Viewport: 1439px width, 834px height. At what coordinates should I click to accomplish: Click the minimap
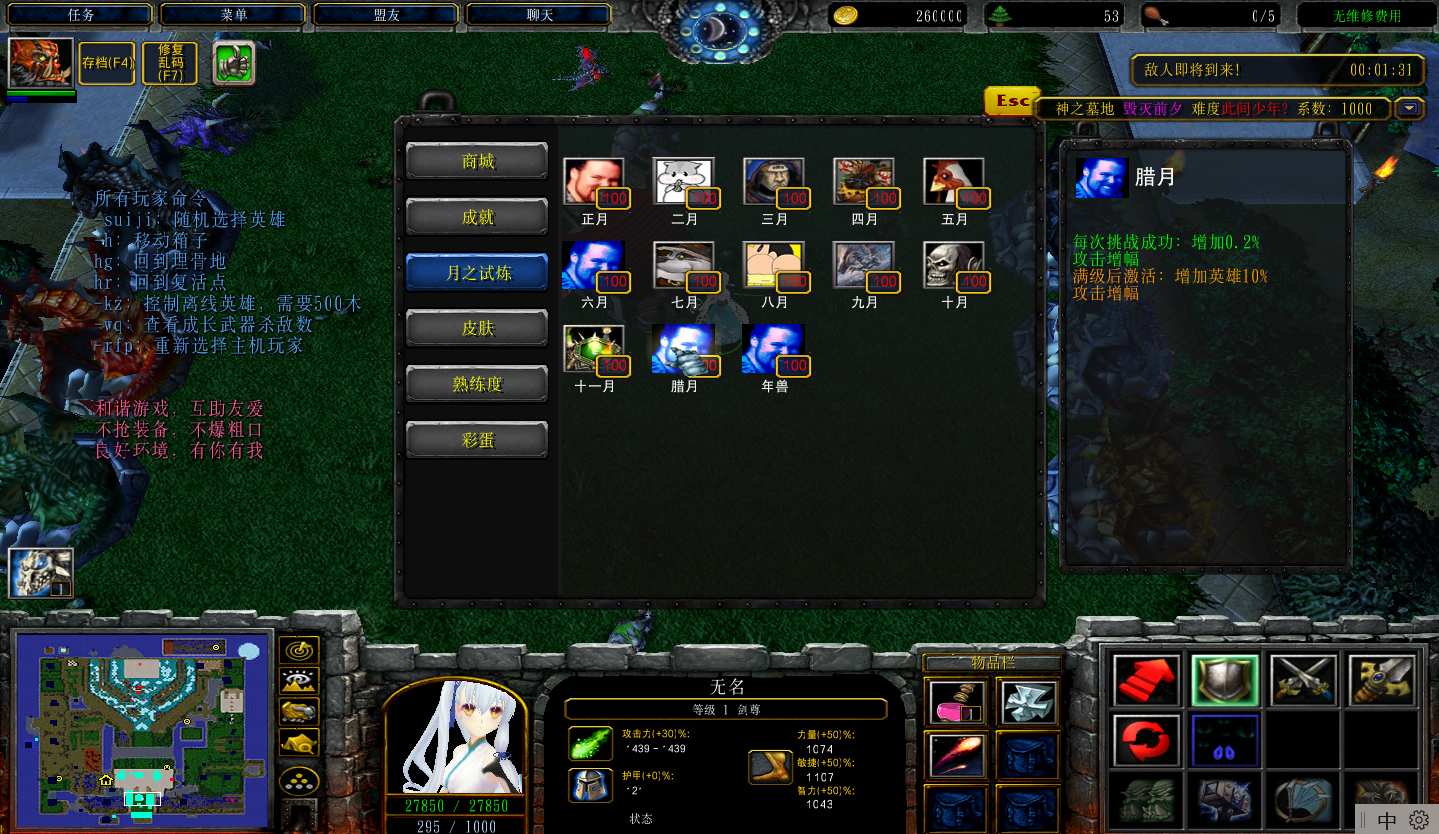pos(141,728)
